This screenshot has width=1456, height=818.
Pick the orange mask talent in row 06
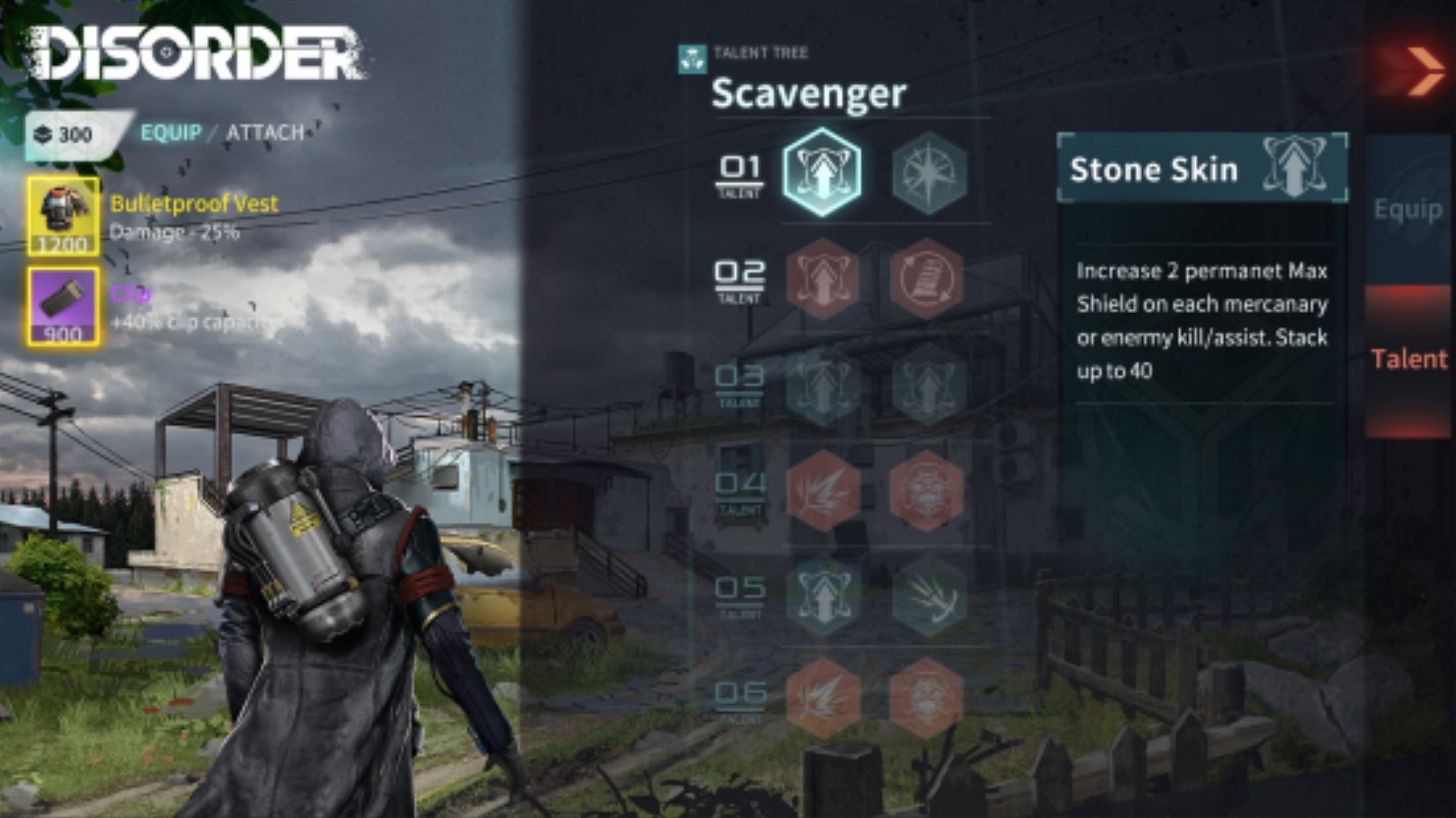(x=926, y=697)
